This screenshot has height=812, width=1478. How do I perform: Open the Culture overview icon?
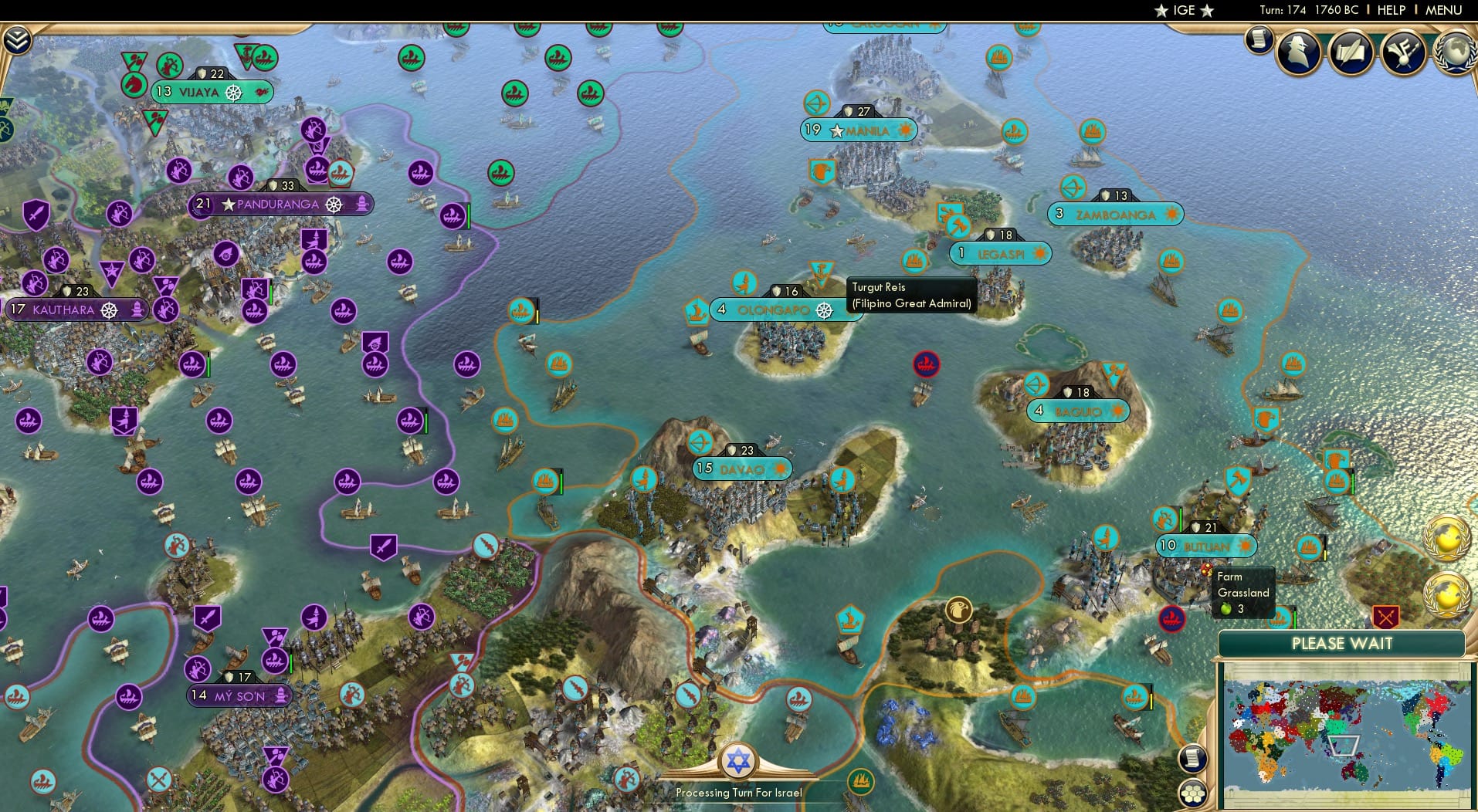1403,52
